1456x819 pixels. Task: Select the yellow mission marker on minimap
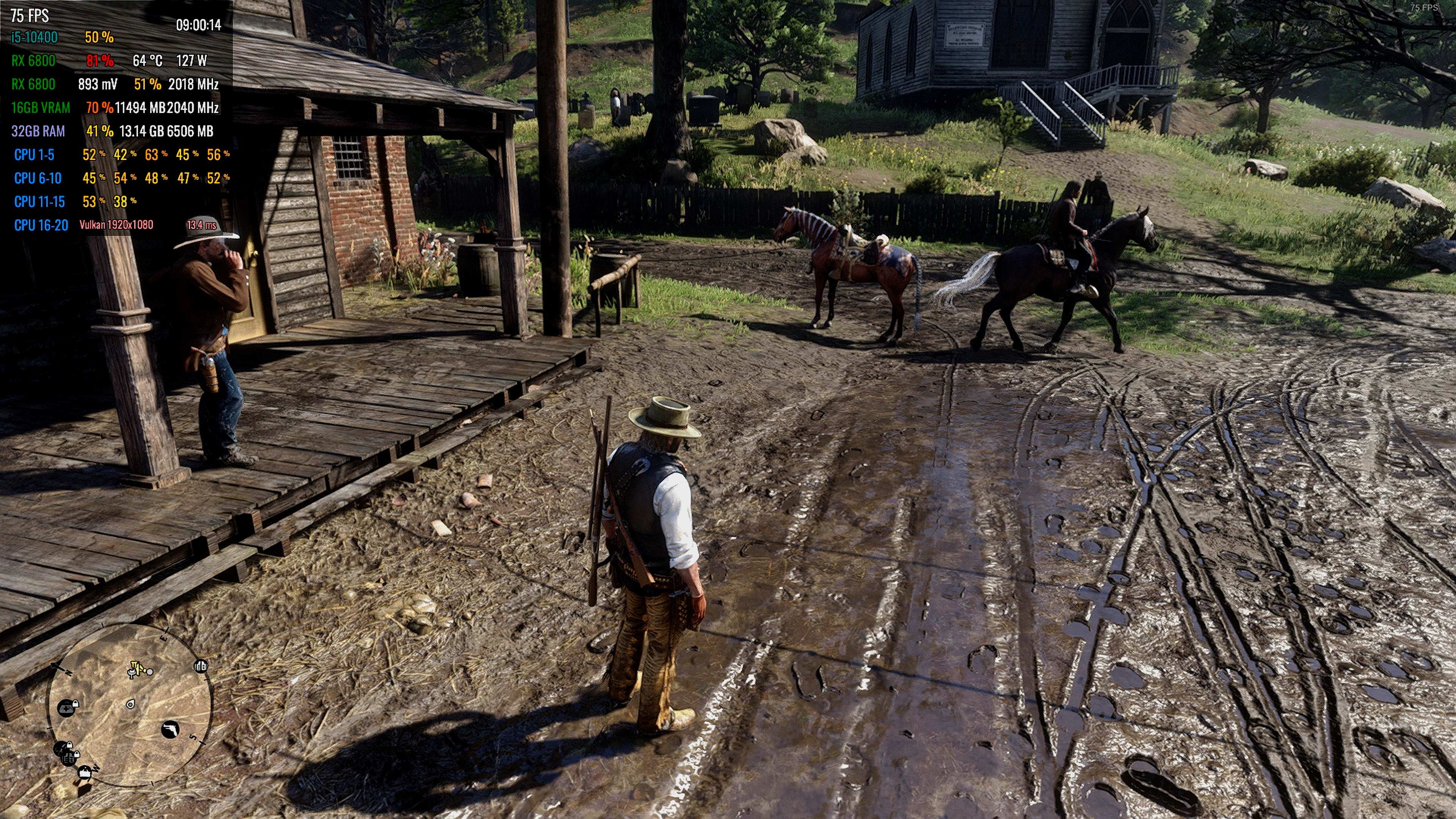[x=136, y=669]
